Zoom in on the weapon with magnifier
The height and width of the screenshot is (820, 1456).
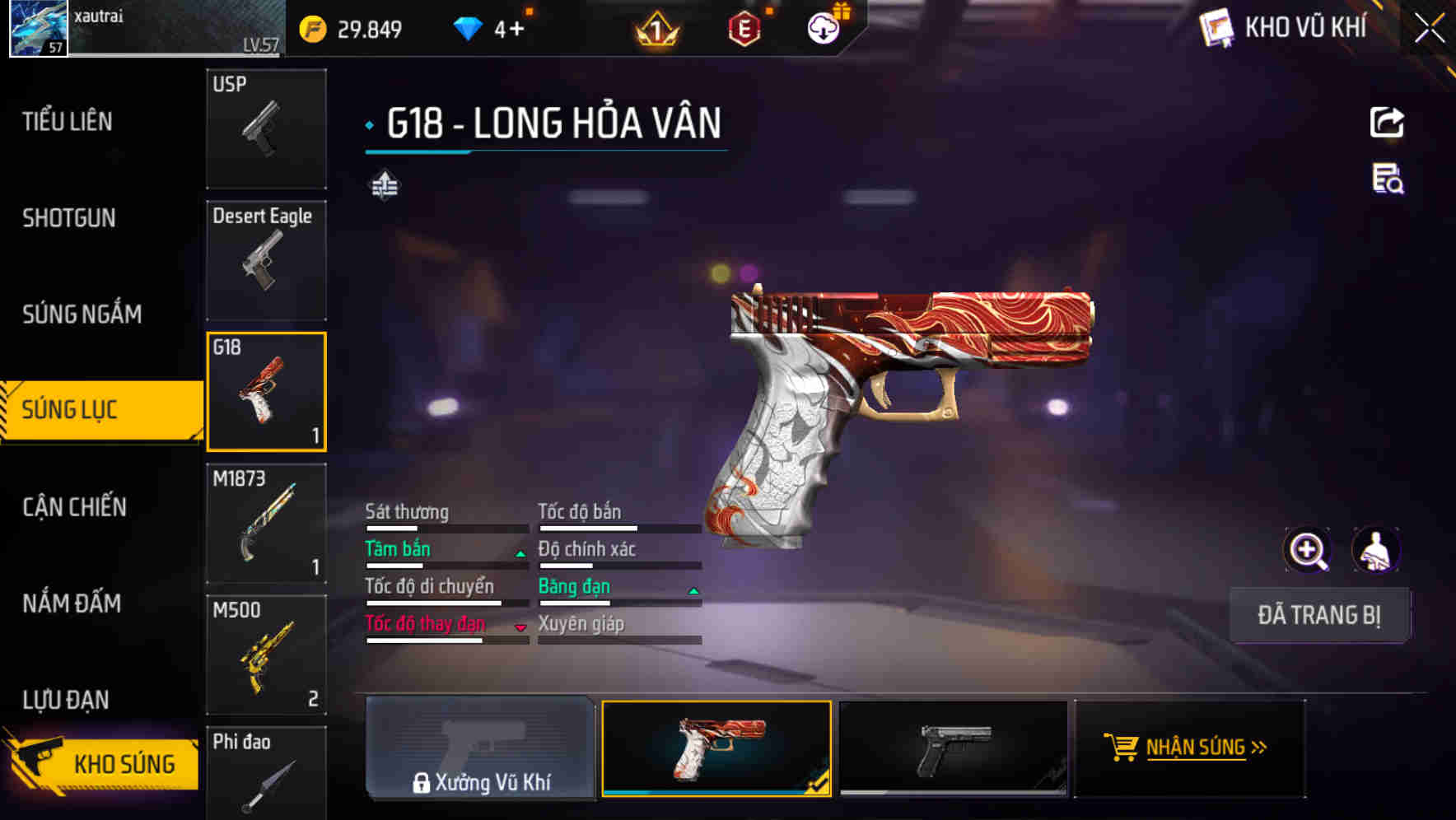click(1308, 550)
